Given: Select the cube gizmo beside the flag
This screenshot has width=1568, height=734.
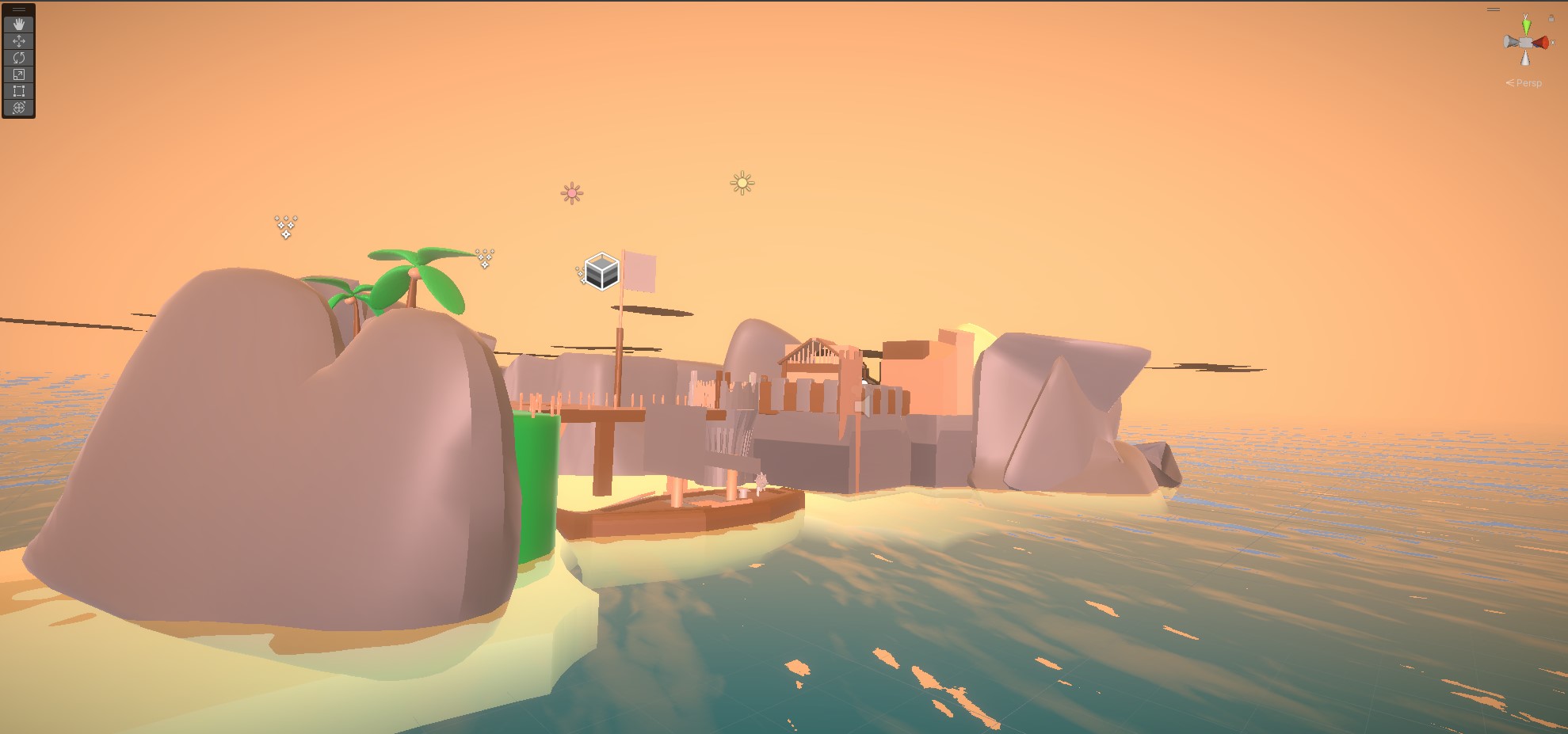Looking at the screenshot, I should (x=601, y=272).
